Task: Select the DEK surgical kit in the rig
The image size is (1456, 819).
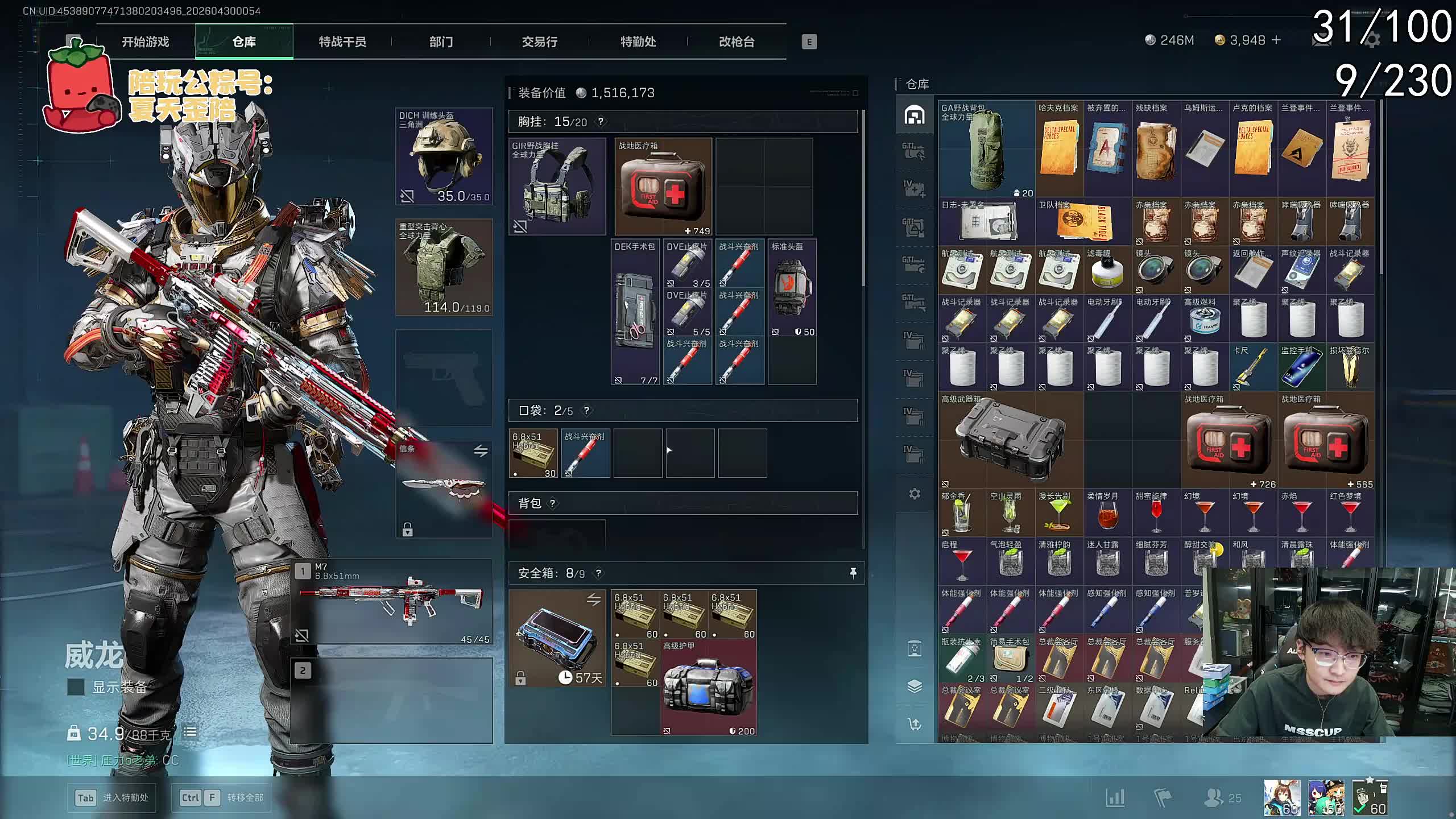Action: point(635,312)
